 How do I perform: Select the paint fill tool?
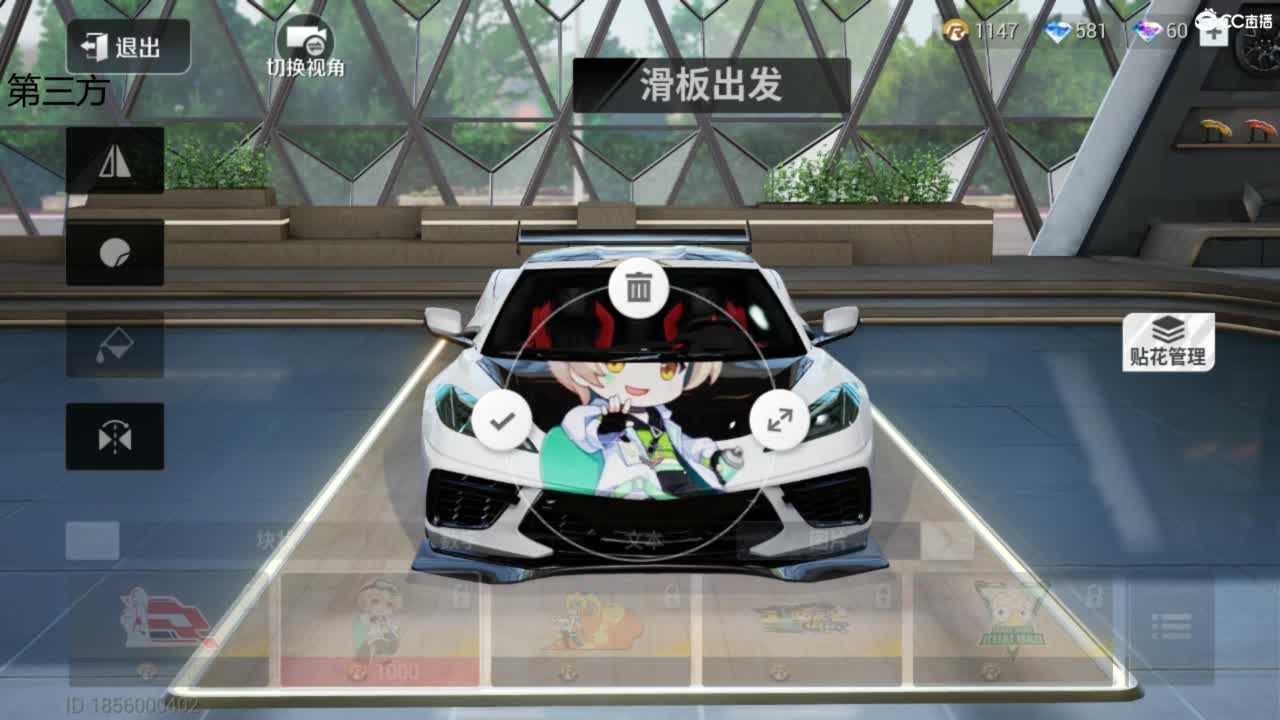tap(114, 344)
